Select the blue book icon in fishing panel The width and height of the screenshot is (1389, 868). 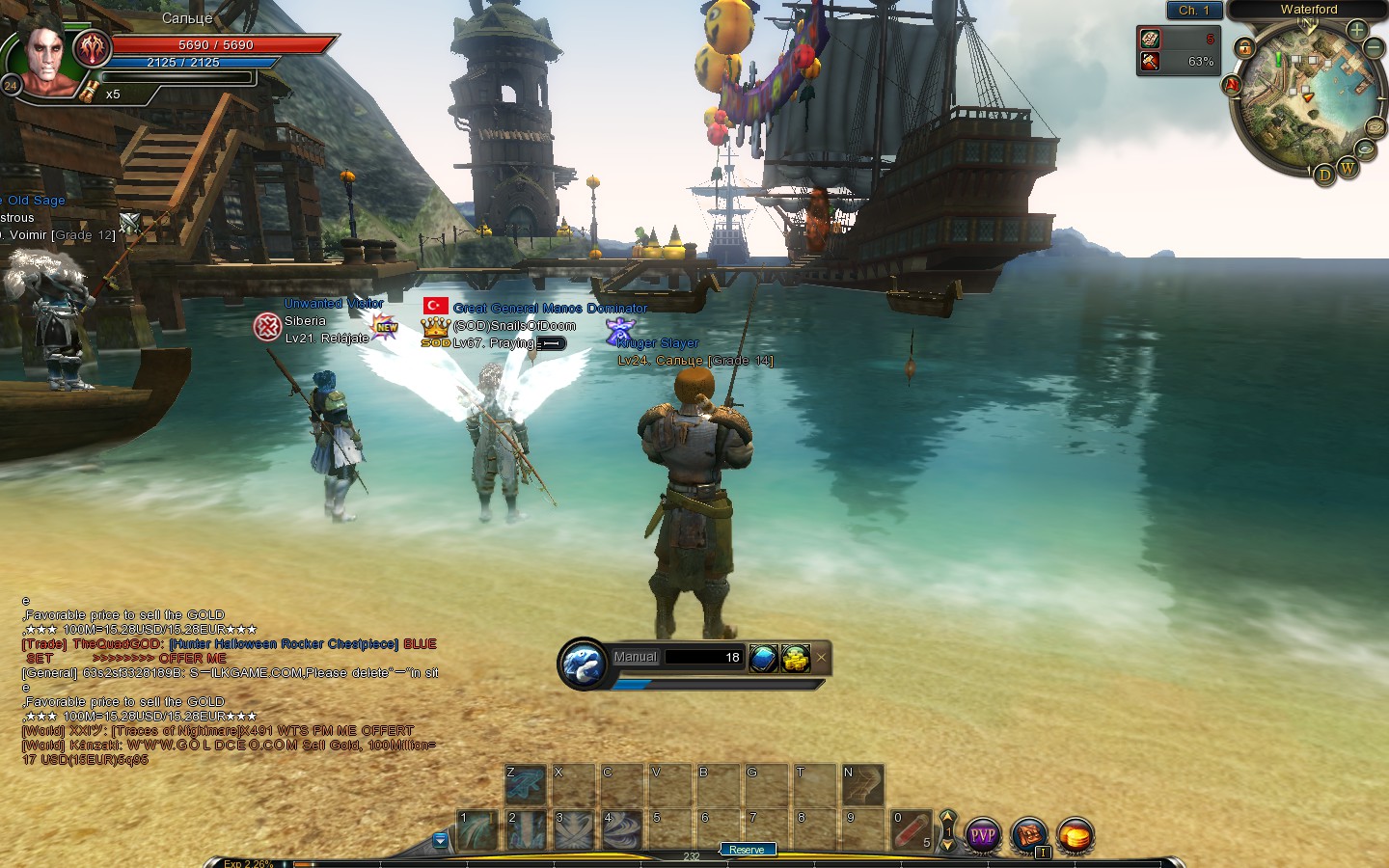763,658
